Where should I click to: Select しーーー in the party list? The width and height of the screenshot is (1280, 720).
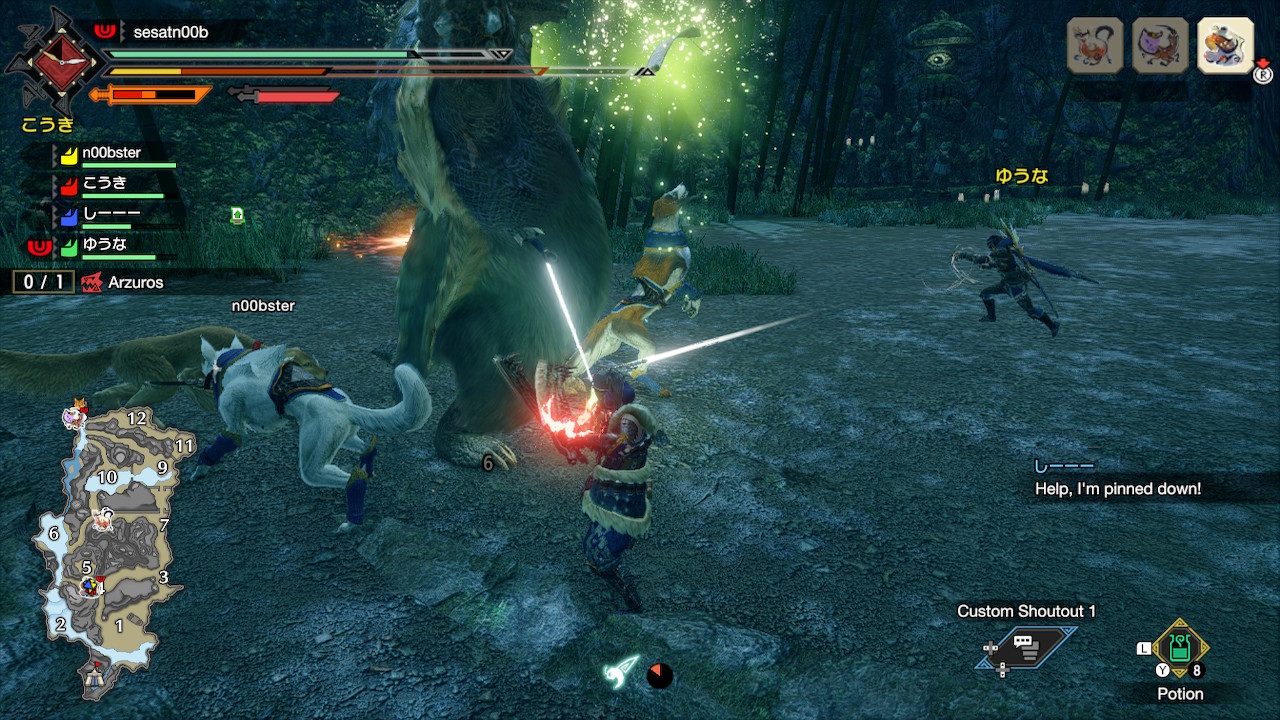111,214
